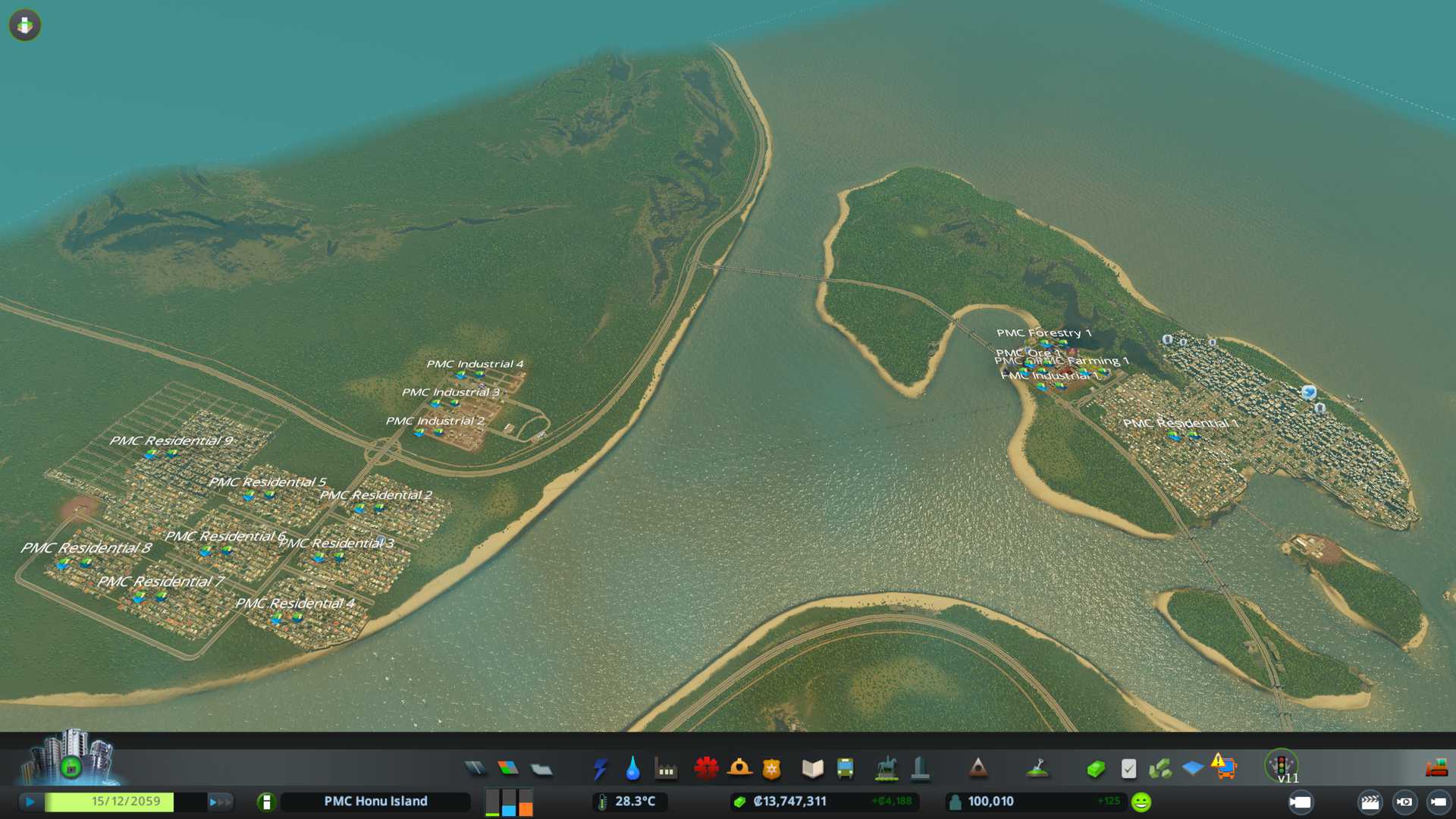Open the Economy green money panel
This screenshot has height=819, width=1456.
[x=1095, y=769]
